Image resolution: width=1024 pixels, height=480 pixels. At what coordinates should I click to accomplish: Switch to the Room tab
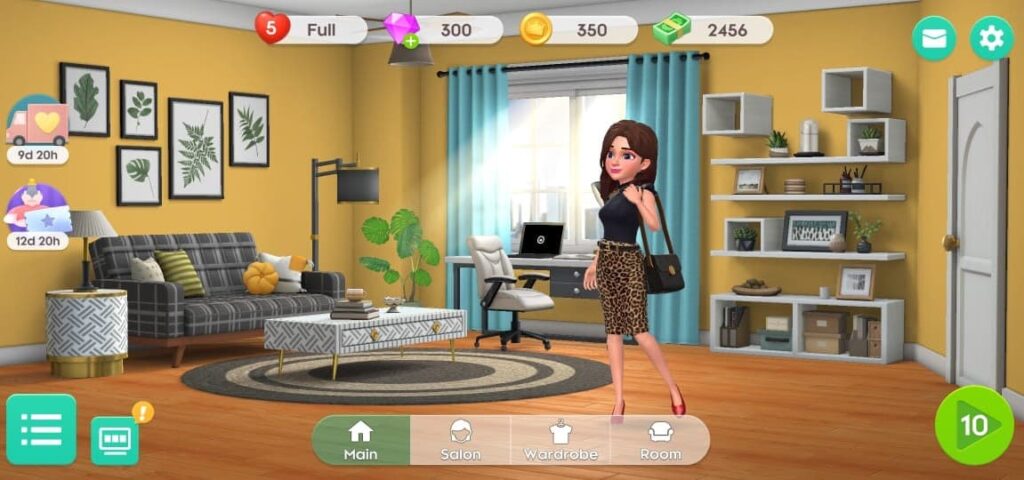pos(660,440)
